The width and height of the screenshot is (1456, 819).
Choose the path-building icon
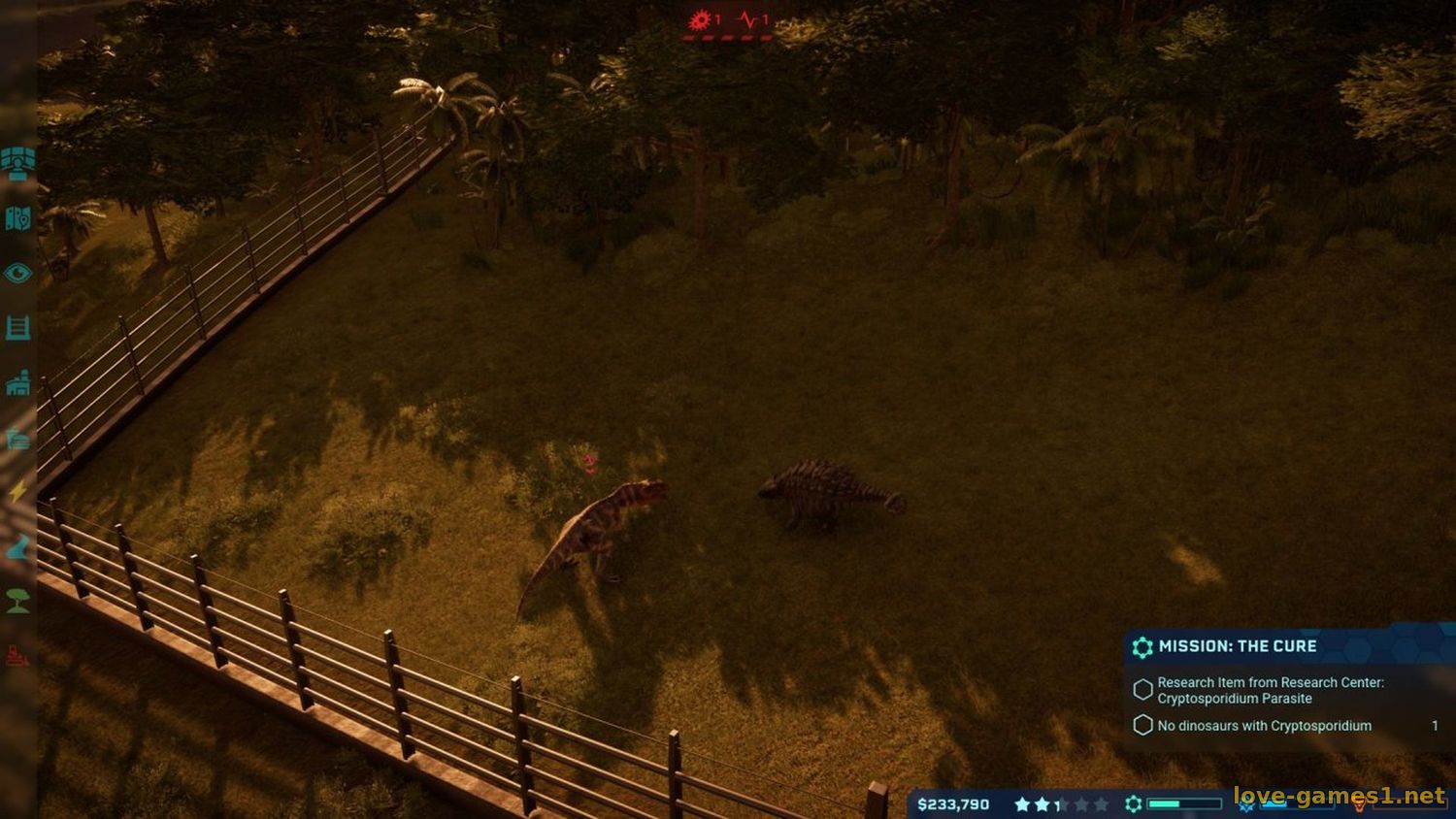[17, 548]
